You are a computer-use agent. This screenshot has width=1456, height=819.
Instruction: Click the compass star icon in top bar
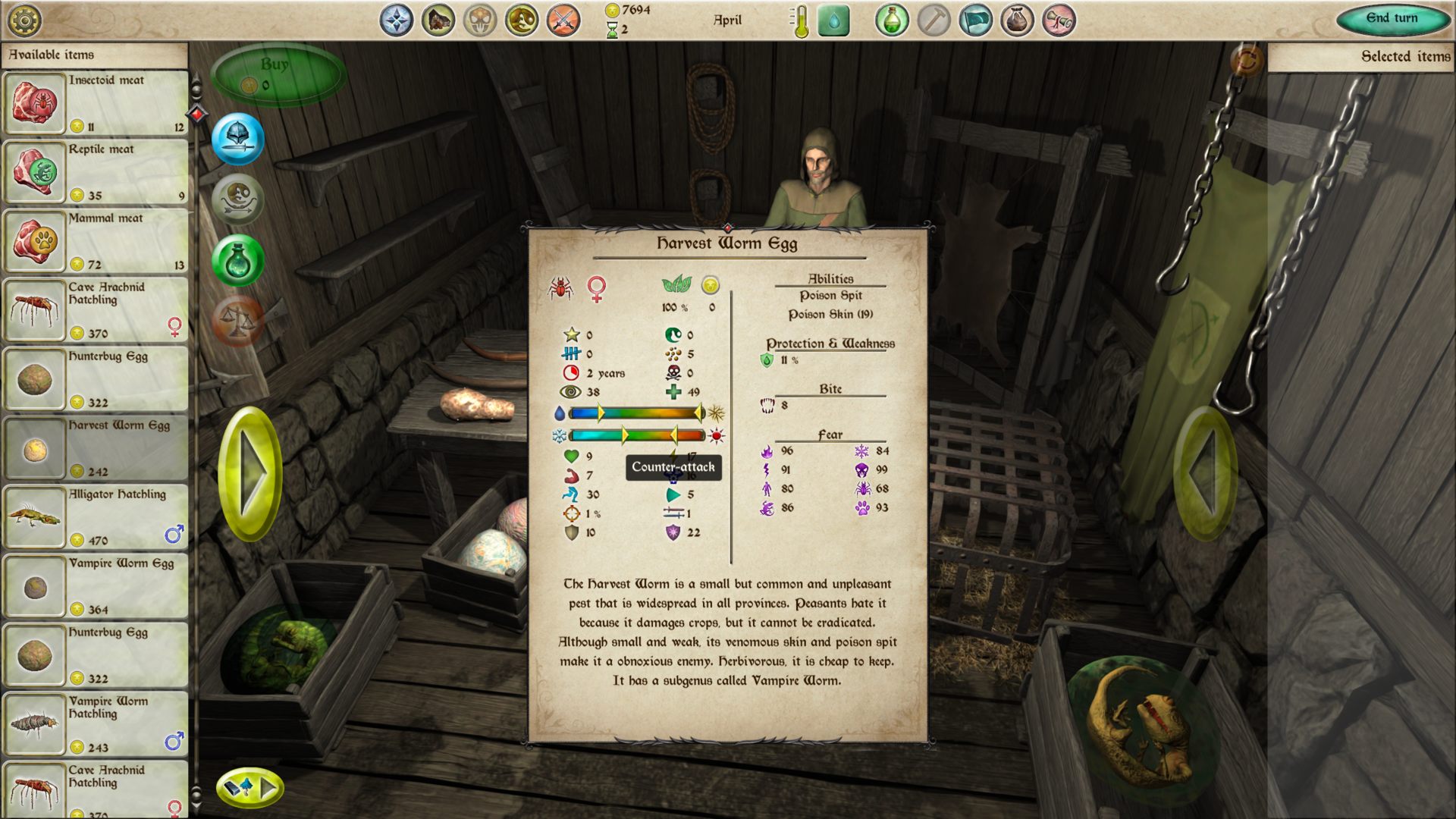(x=397, y=20)
